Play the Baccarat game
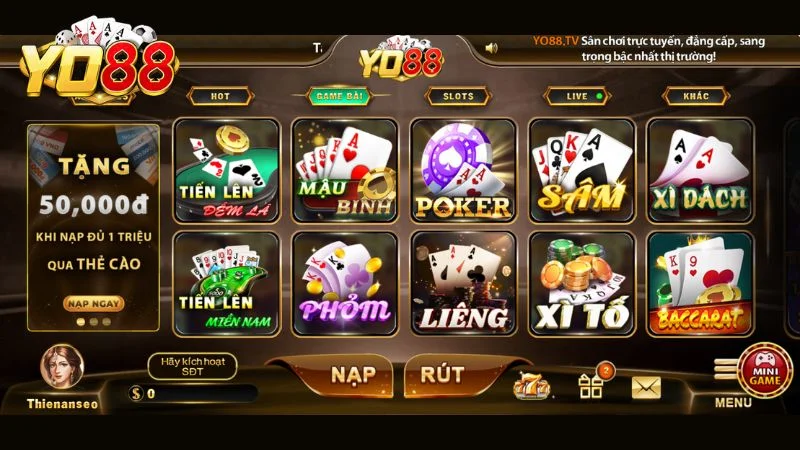The image size is (800, 450). 699,284
